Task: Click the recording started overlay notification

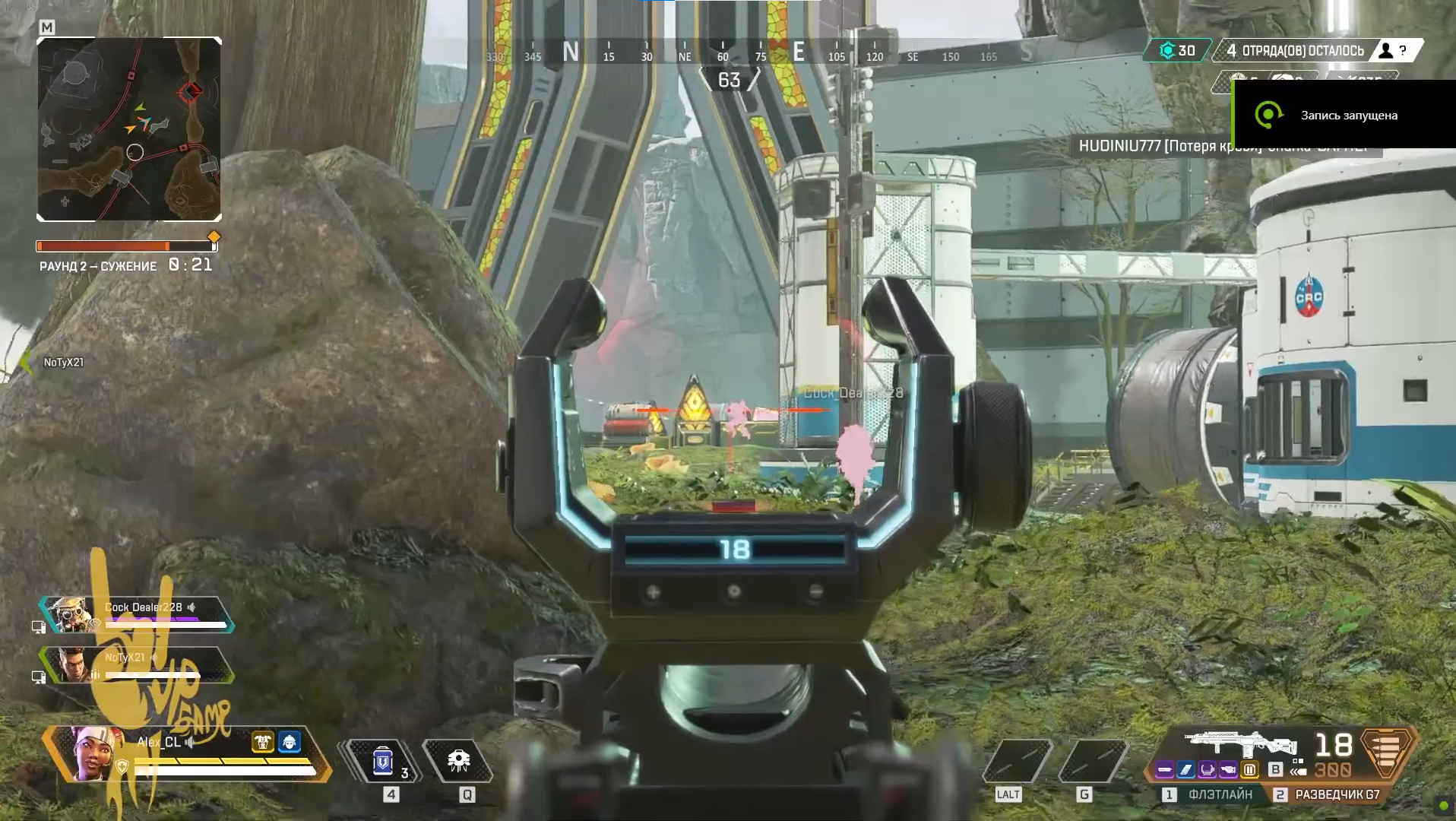Action: coord(1343,115)
